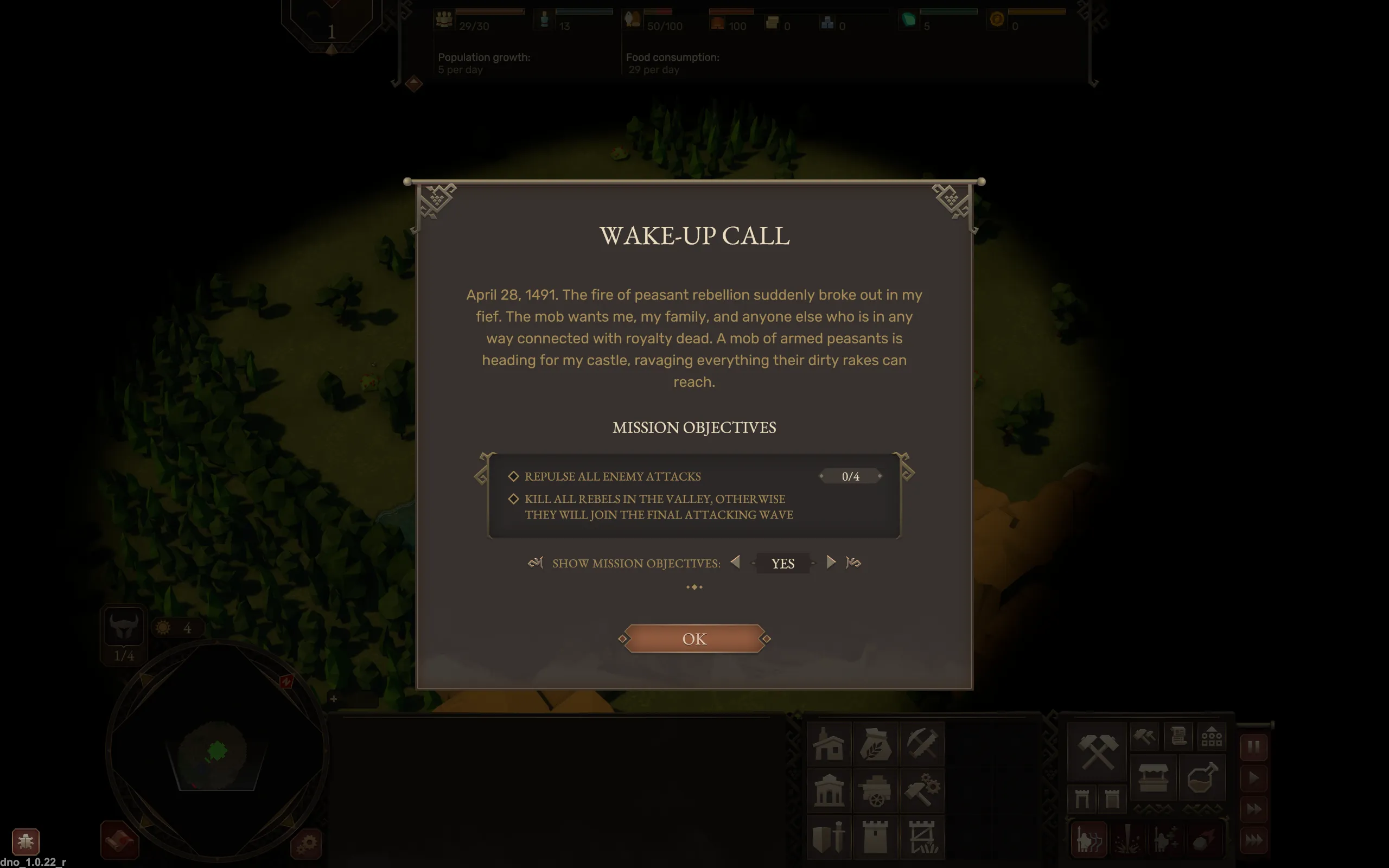Pause the game simulation
The width and height of the screenshot is (1389, 868).
pyautogui.click(x=1253, y=747)
